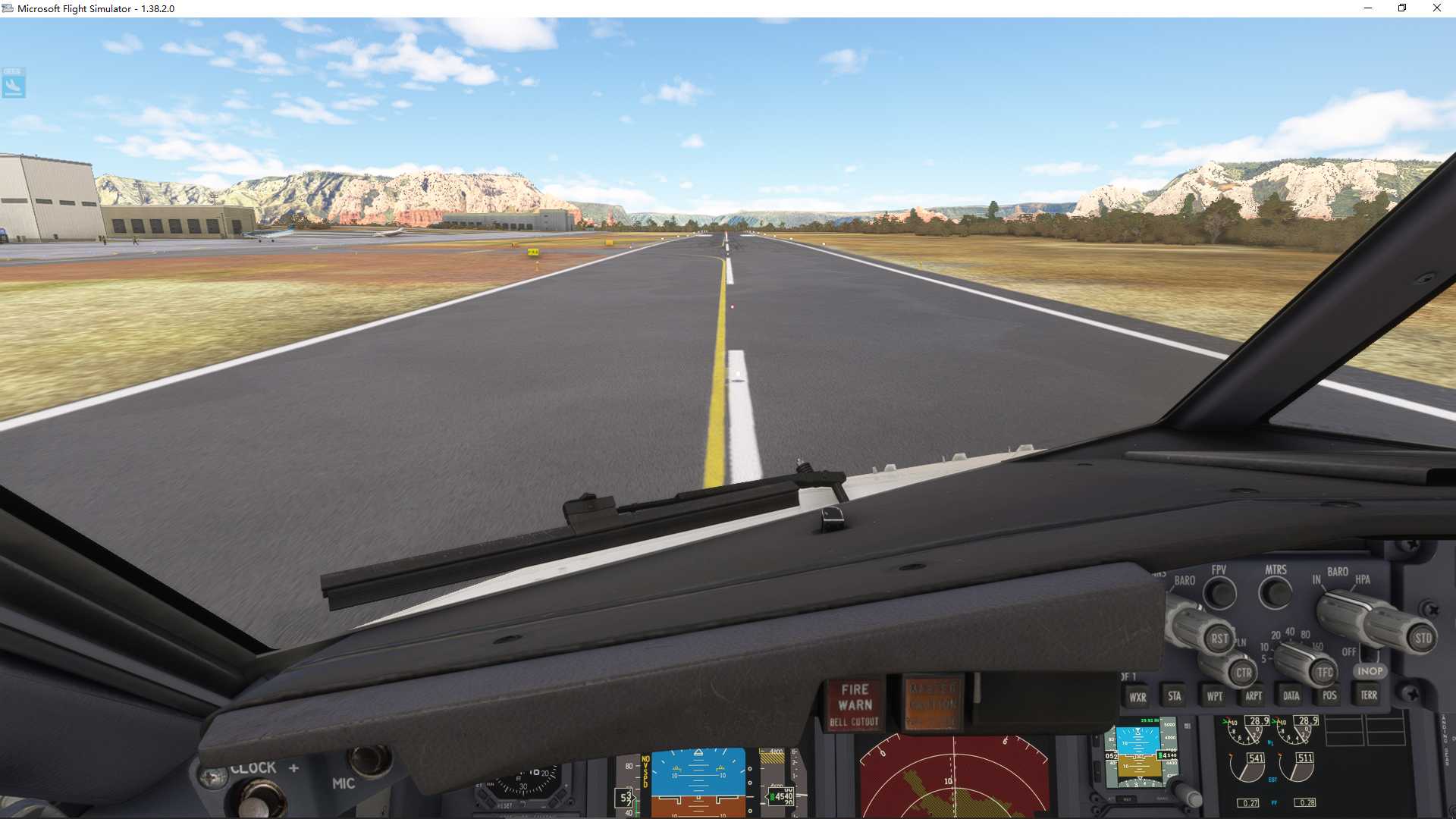Click the RST minimums reset knob
The image size is (1456, 819).
click(1220, 638)
